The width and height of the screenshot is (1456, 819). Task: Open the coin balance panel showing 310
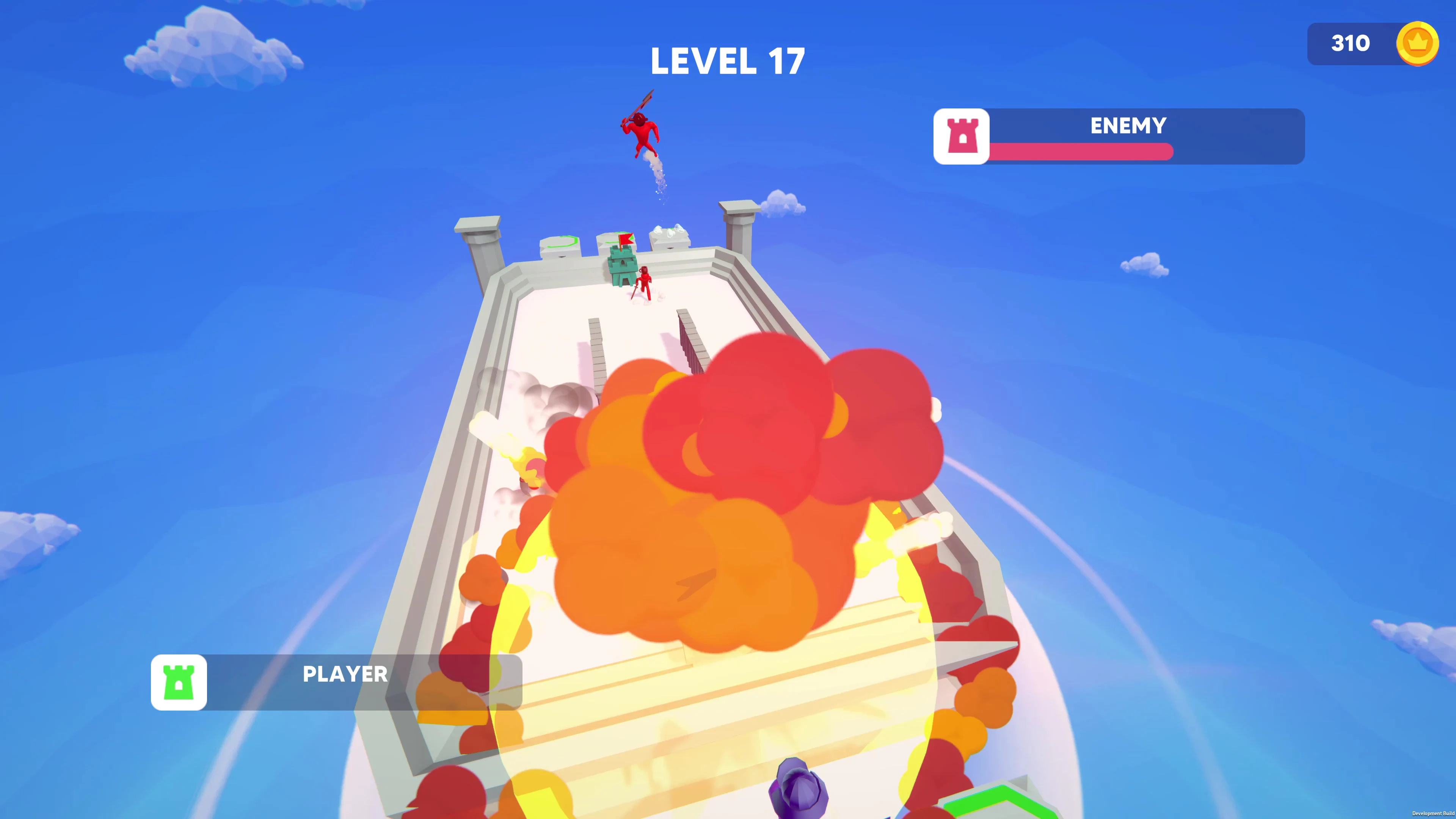(1351, 44)
